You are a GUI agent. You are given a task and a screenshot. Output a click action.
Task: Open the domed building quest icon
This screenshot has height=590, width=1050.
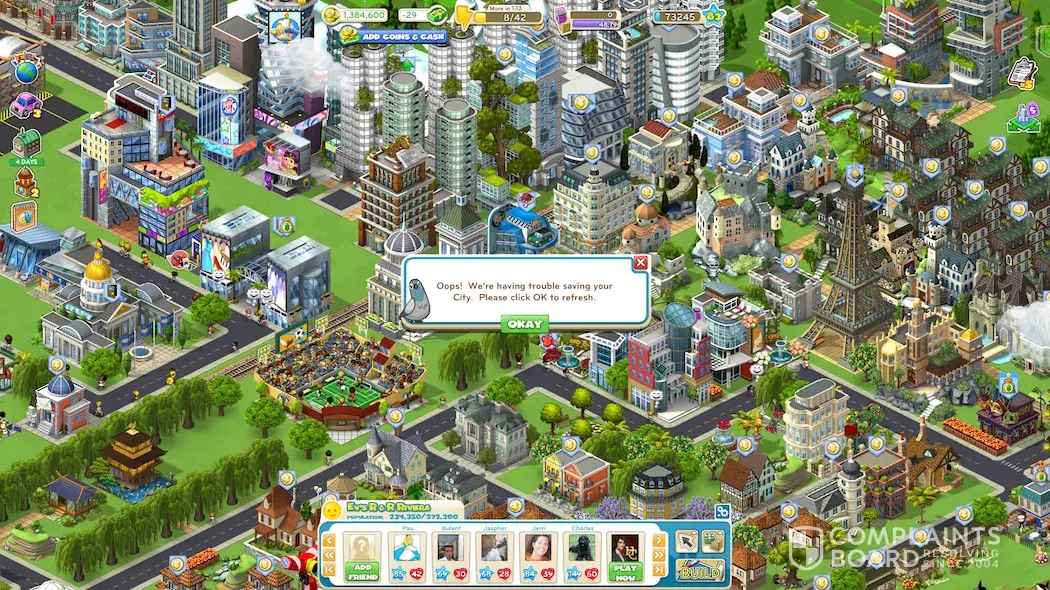pyautogui.click(x=25, y=181)
